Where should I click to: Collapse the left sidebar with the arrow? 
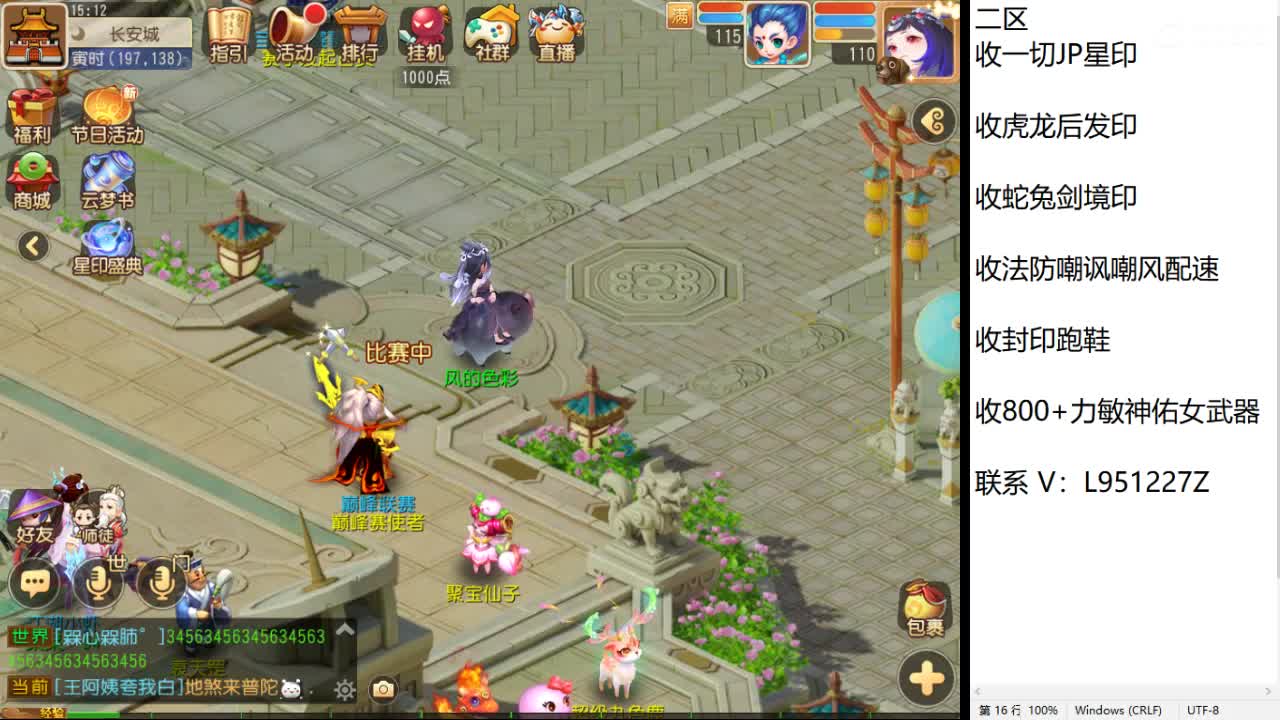pyautogui.click(x=33, y=245)
